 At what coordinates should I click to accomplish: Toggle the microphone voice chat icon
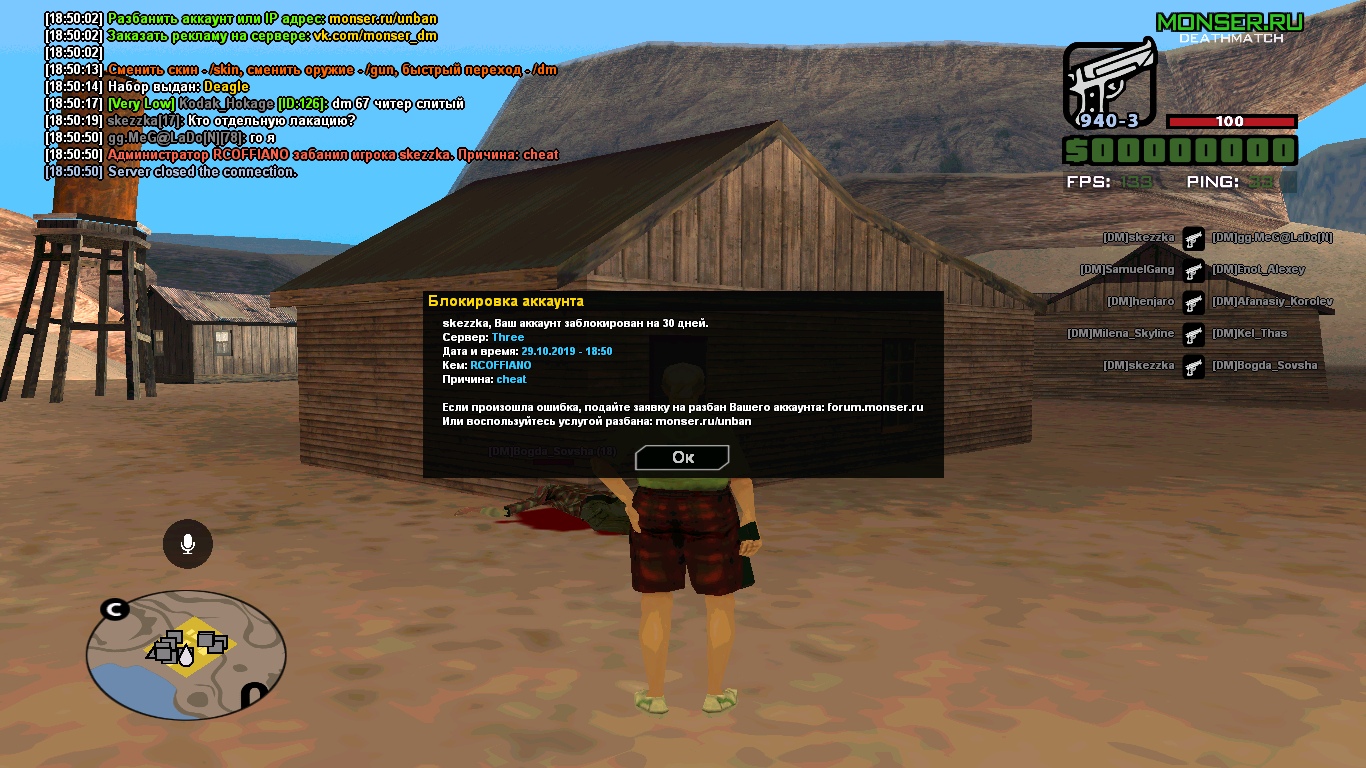187,544
